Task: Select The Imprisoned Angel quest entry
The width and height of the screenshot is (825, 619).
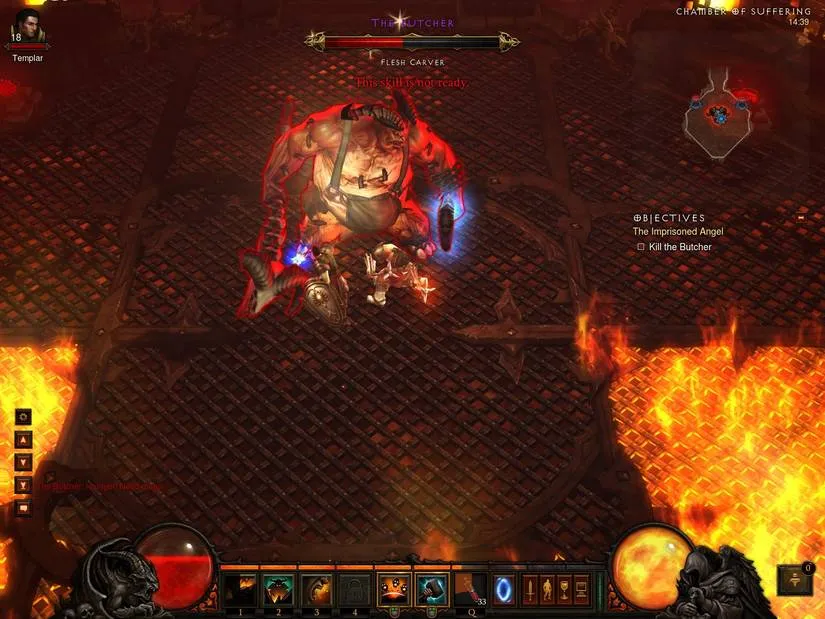Action: click(678, 232)
